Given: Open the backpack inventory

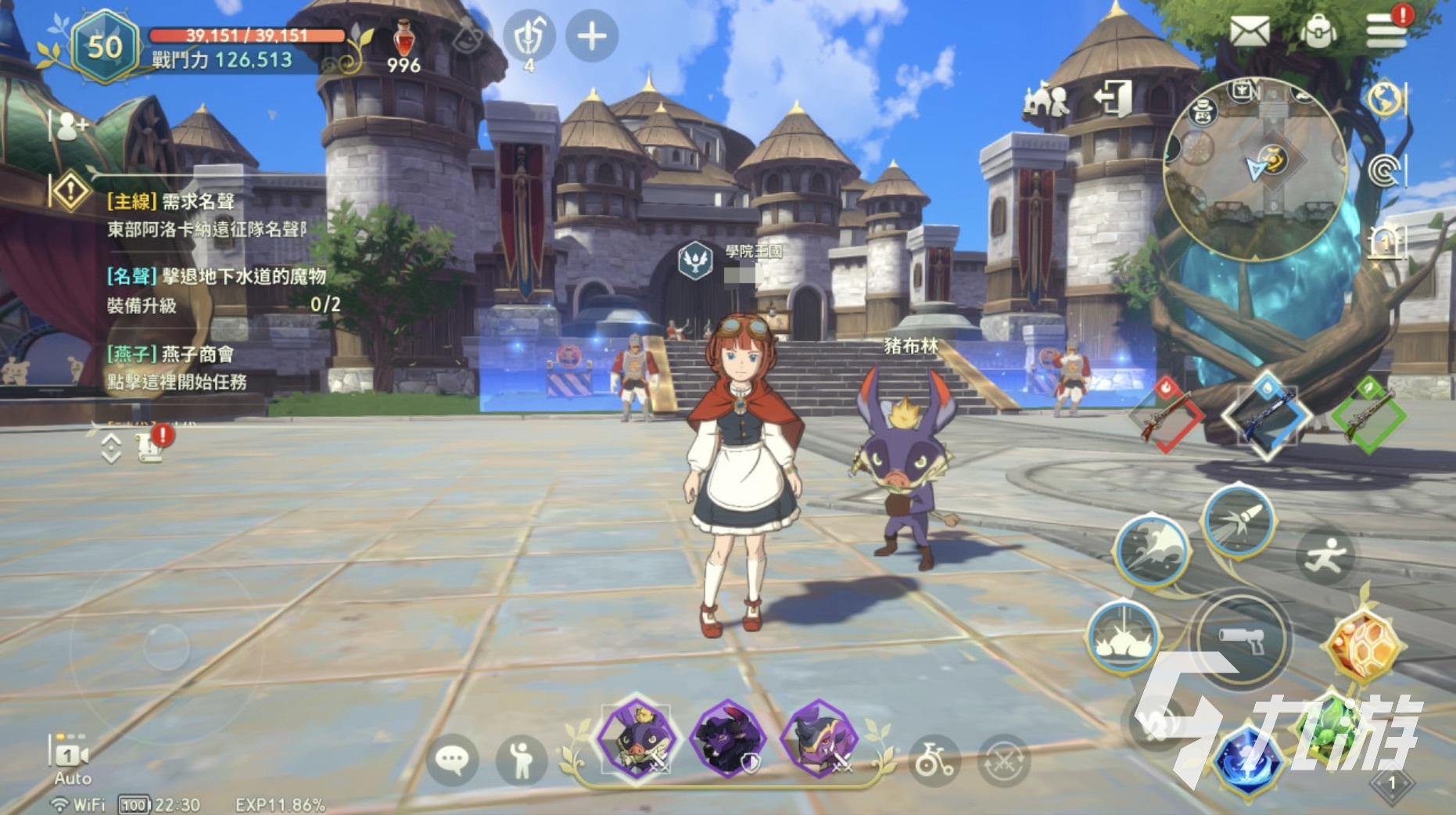Looking at the screenshot, I should (1318, 31).
